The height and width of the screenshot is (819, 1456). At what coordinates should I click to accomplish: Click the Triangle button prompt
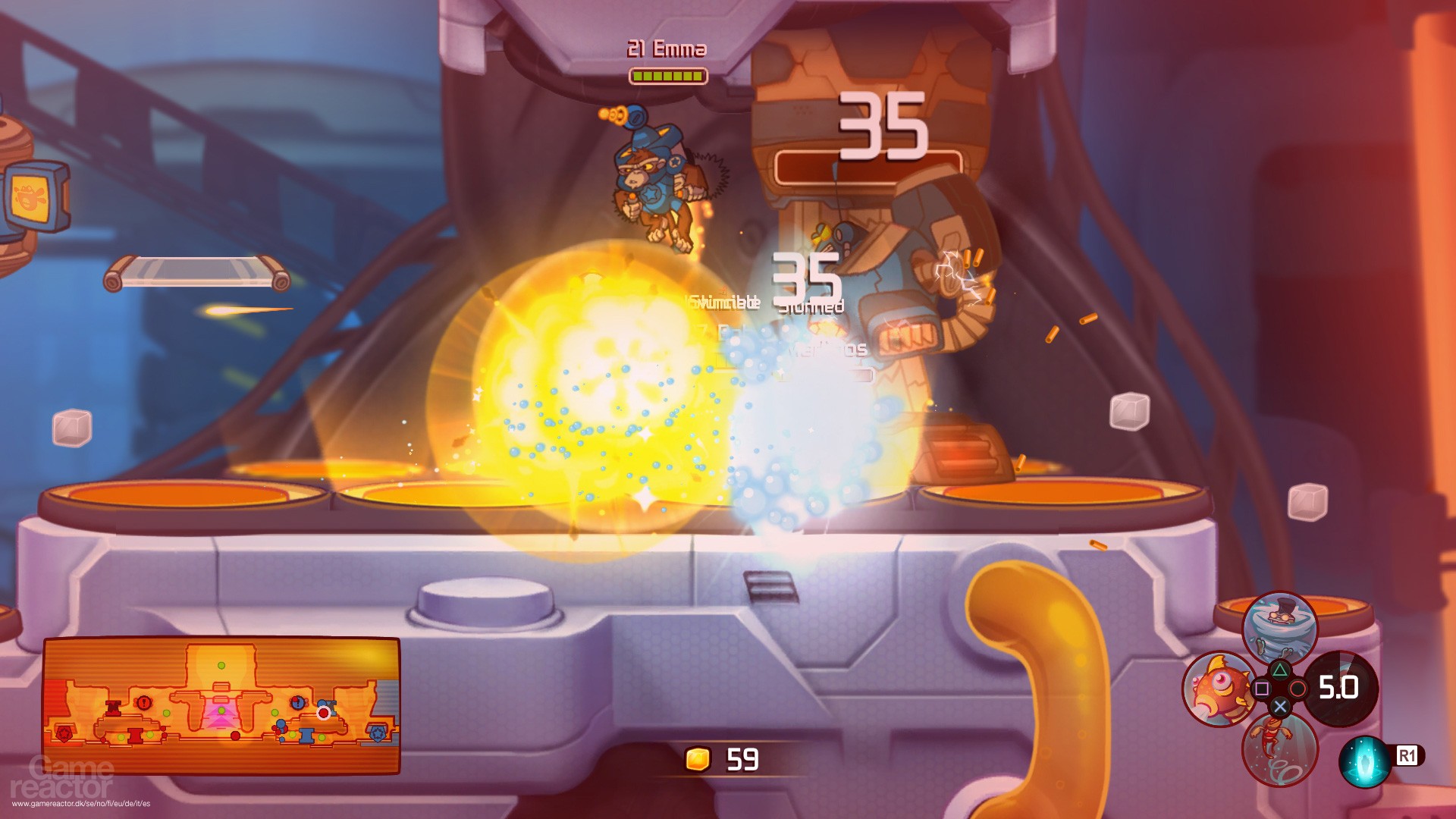click(x=1281, y=670)
